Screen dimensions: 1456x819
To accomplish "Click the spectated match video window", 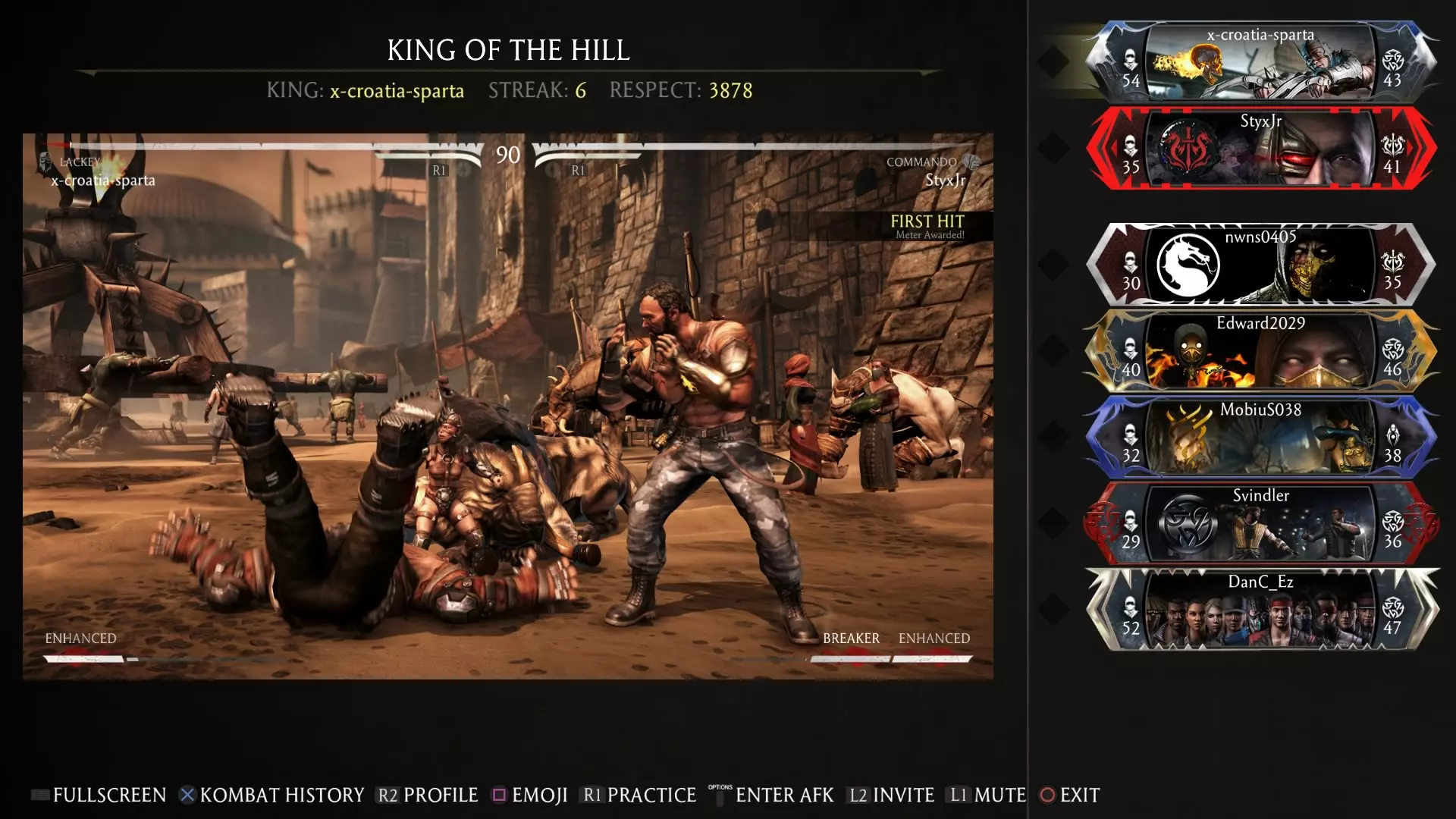I will pos(507,406).
